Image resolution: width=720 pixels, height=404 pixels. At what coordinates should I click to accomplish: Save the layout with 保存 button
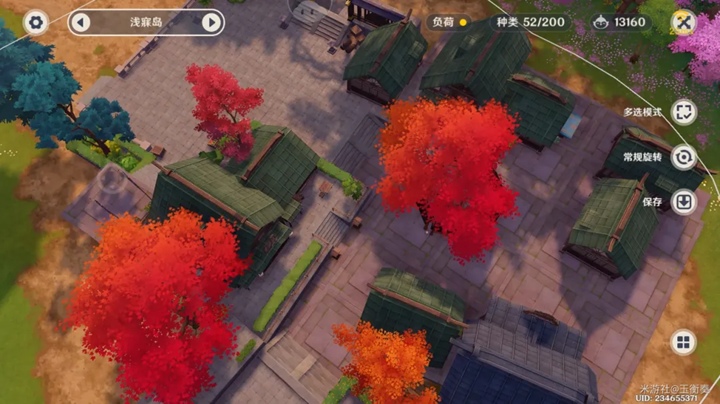point(684,202)
